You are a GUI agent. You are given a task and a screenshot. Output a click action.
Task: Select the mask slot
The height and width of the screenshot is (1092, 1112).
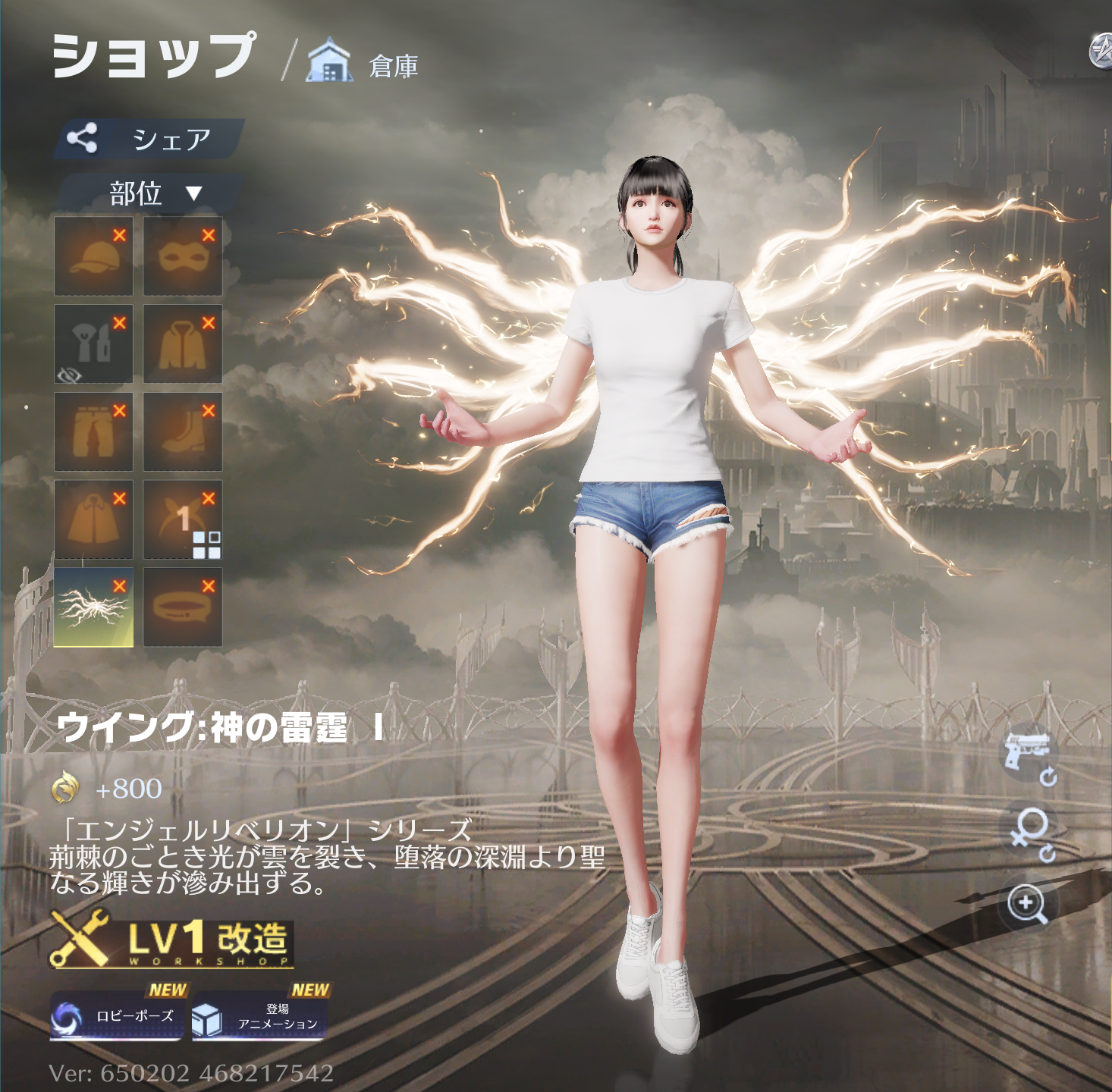click(182, 256)
